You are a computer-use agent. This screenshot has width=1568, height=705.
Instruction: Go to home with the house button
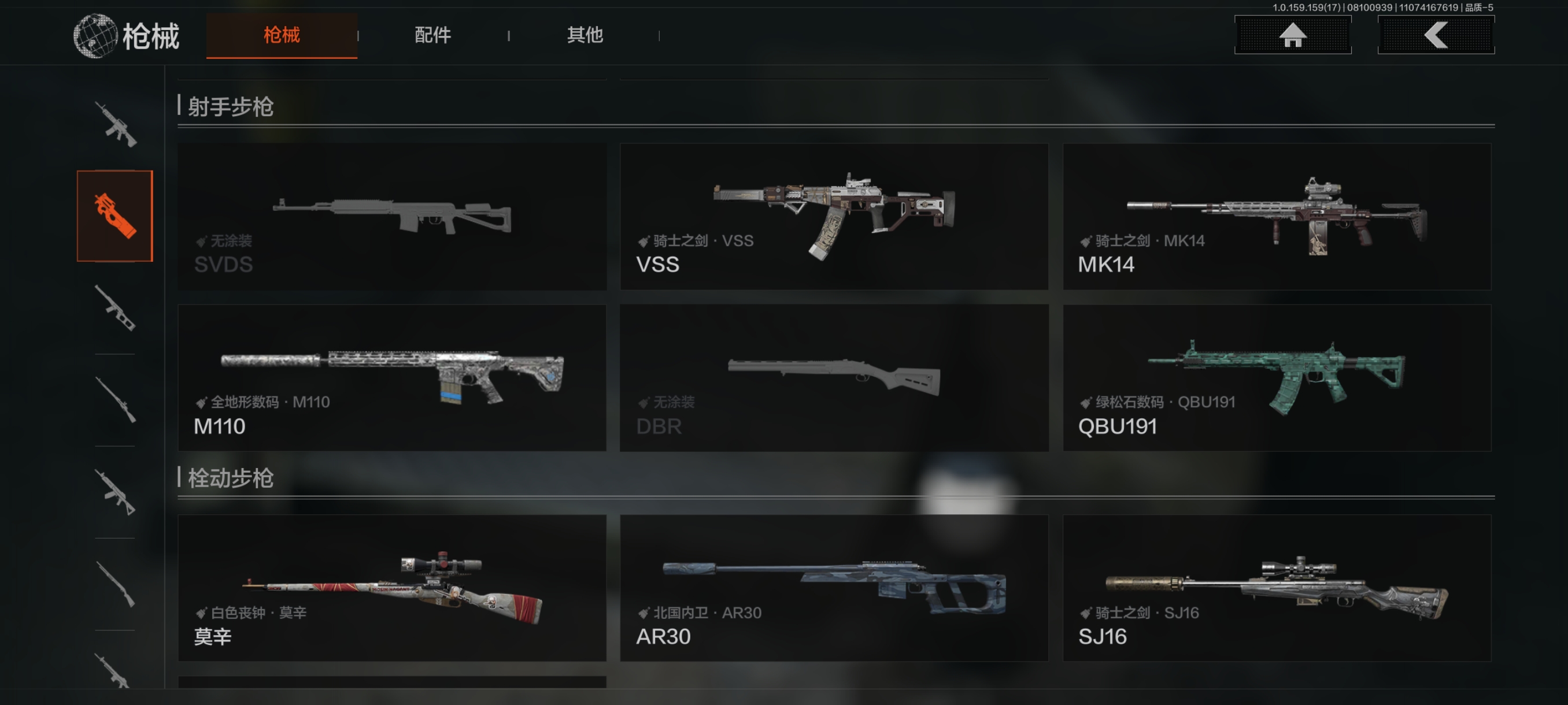point(1292,35)
